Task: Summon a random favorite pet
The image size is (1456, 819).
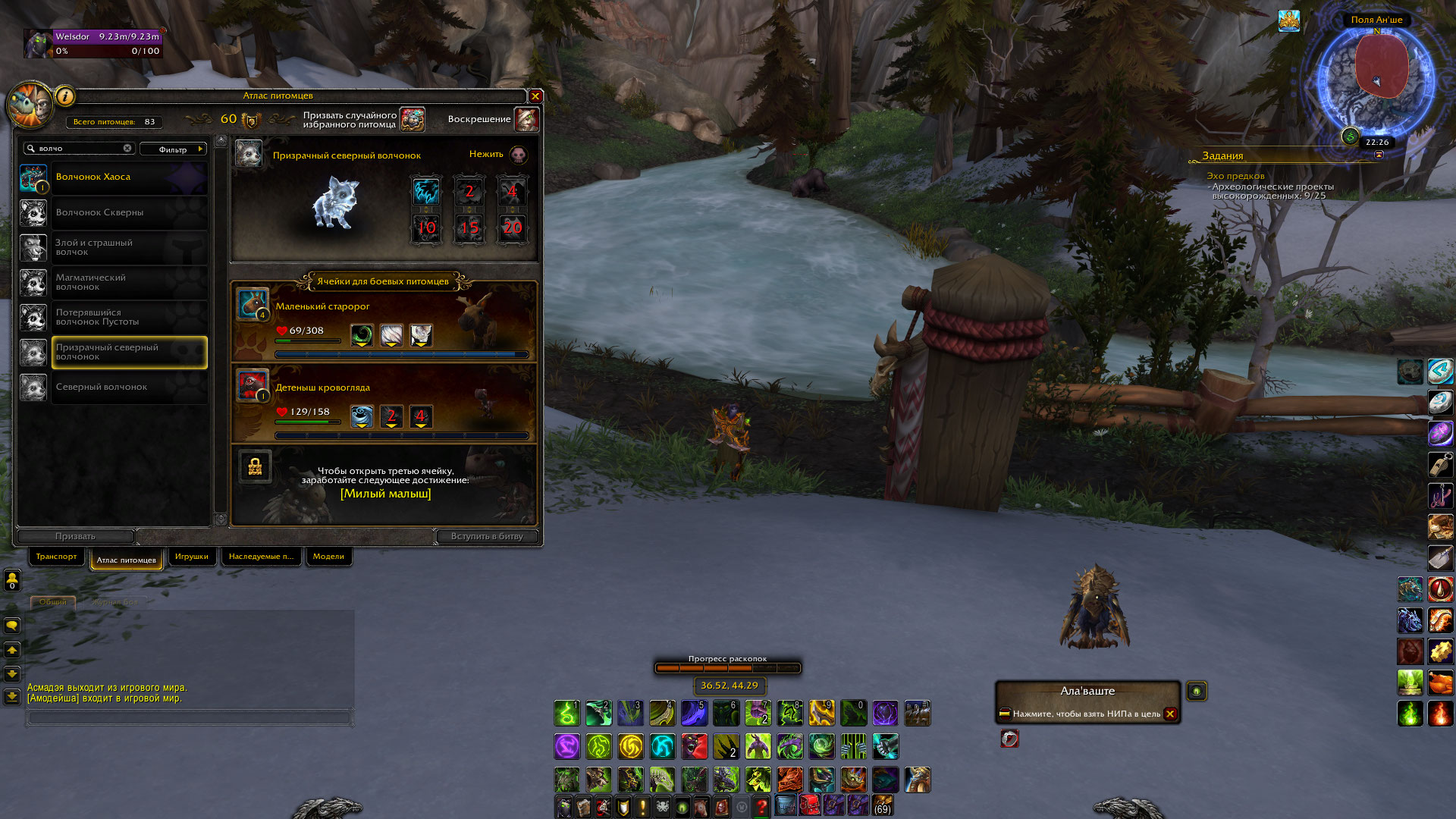Action: pos(413,120)
